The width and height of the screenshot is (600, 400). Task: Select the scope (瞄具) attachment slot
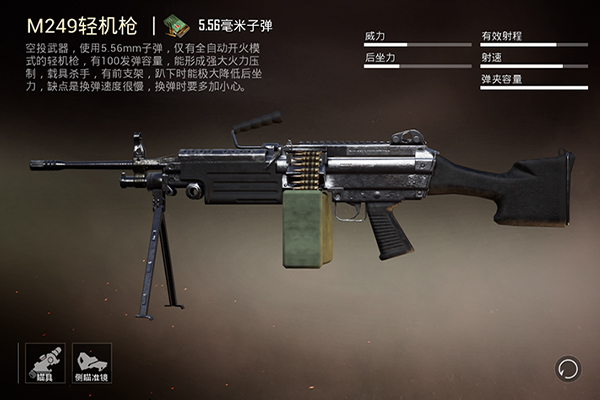(x=46, y=362)
